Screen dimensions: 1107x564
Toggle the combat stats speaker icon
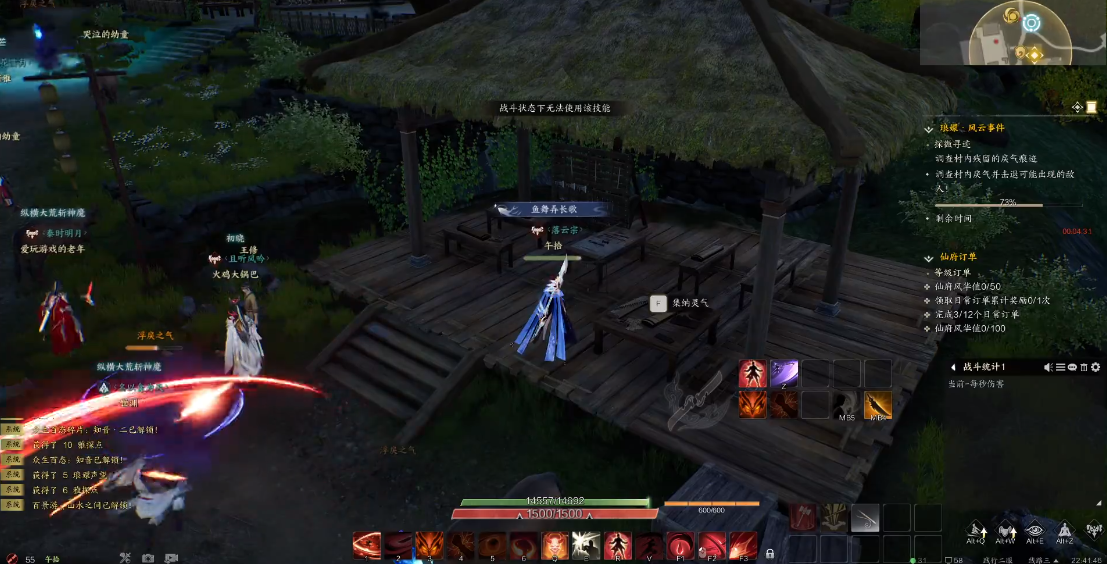coord(1049,367)
